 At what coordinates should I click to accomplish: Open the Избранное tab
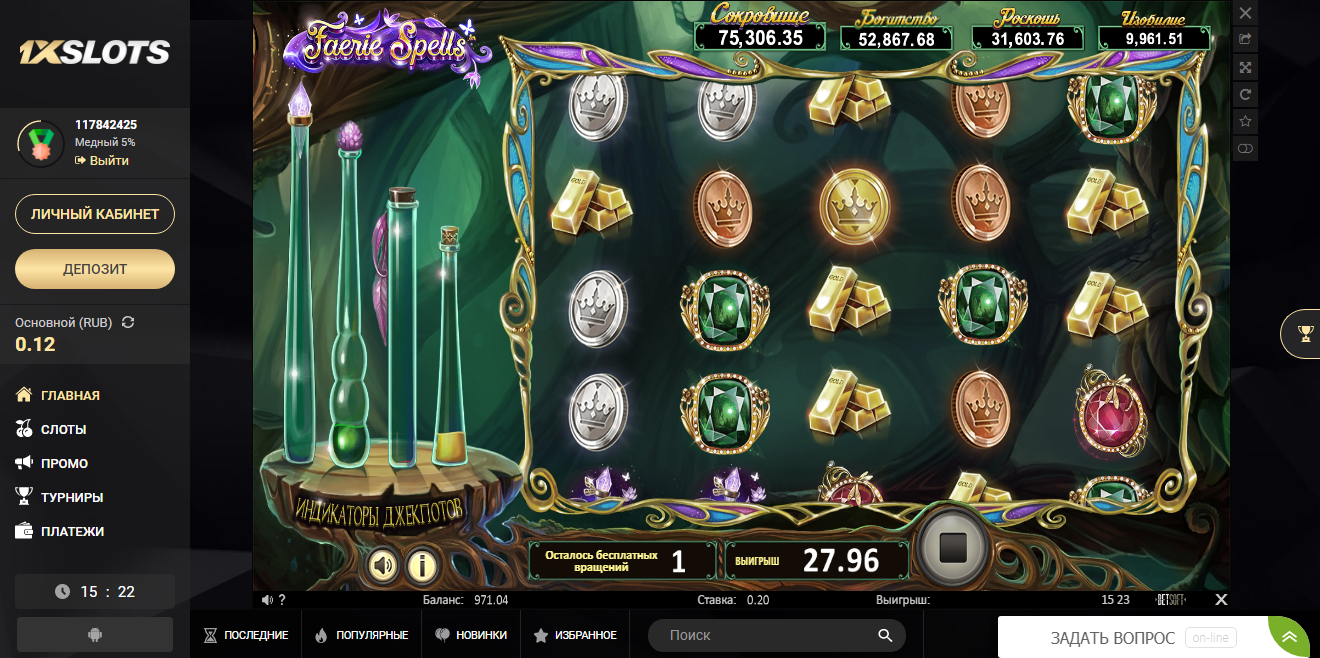tap(575, 635)
